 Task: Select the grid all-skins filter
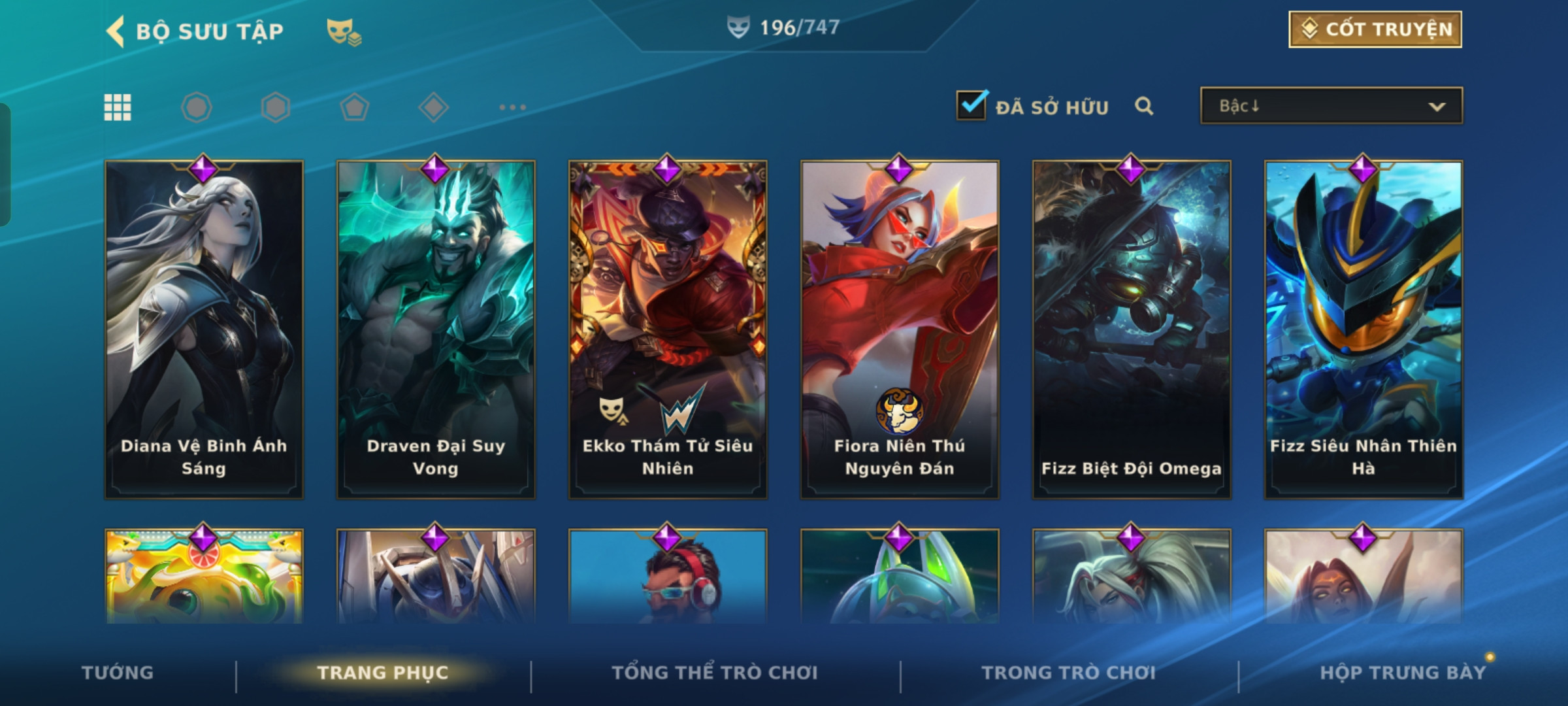(118, 107)
